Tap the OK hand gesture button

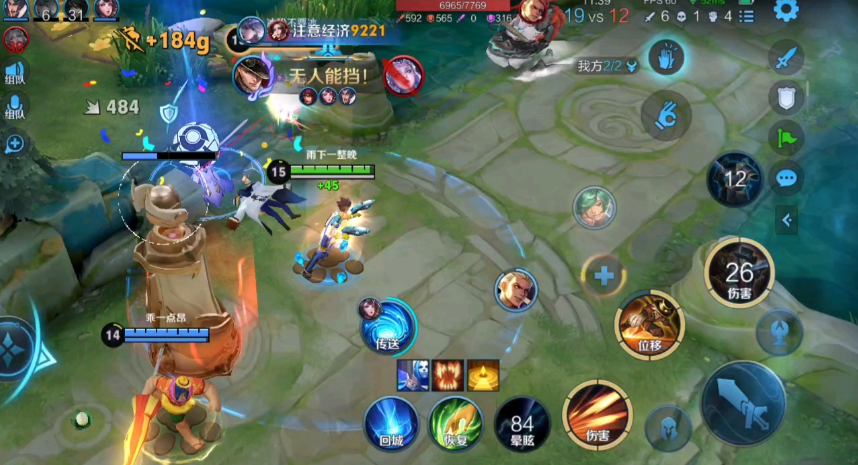click(661, 112)
